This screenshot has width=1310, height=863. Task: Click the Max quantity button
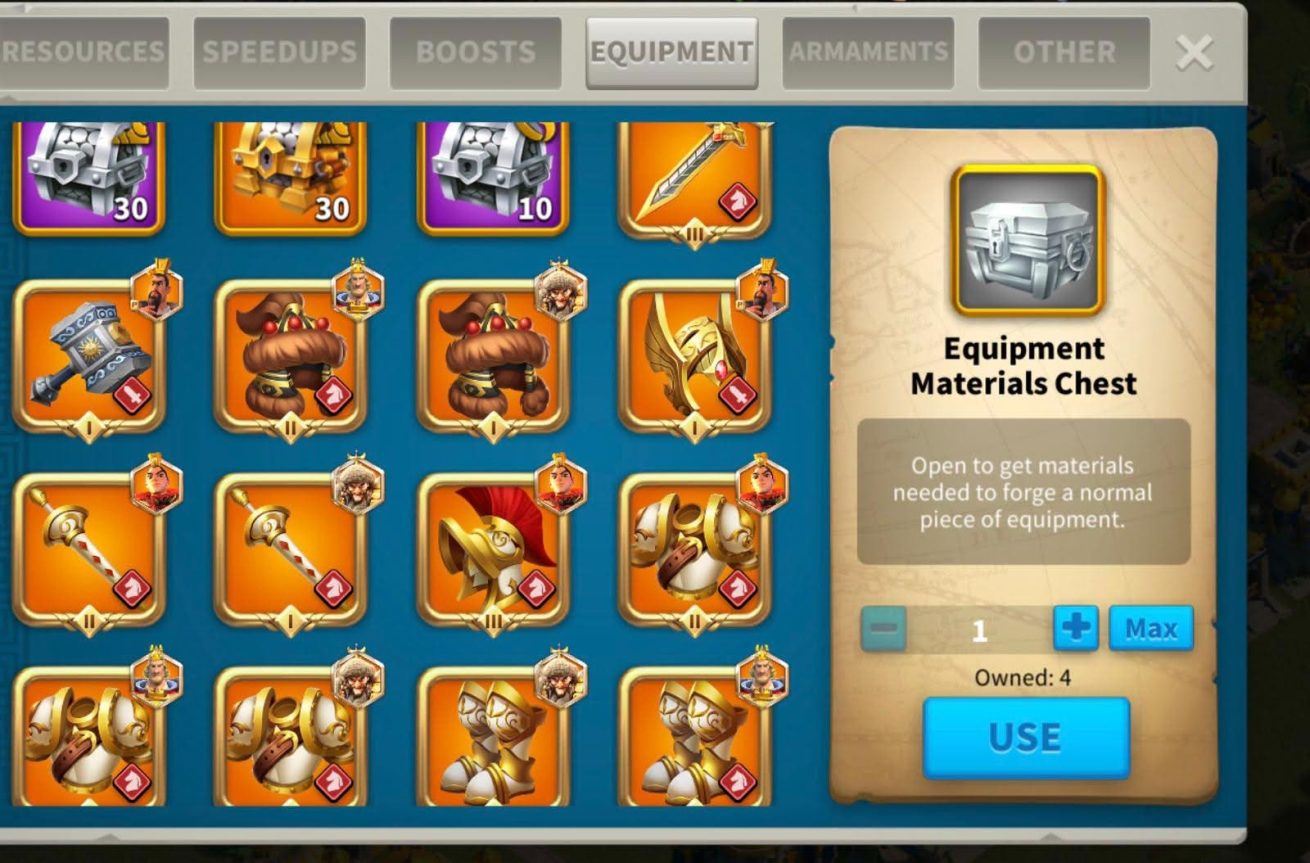[1150, 629]
